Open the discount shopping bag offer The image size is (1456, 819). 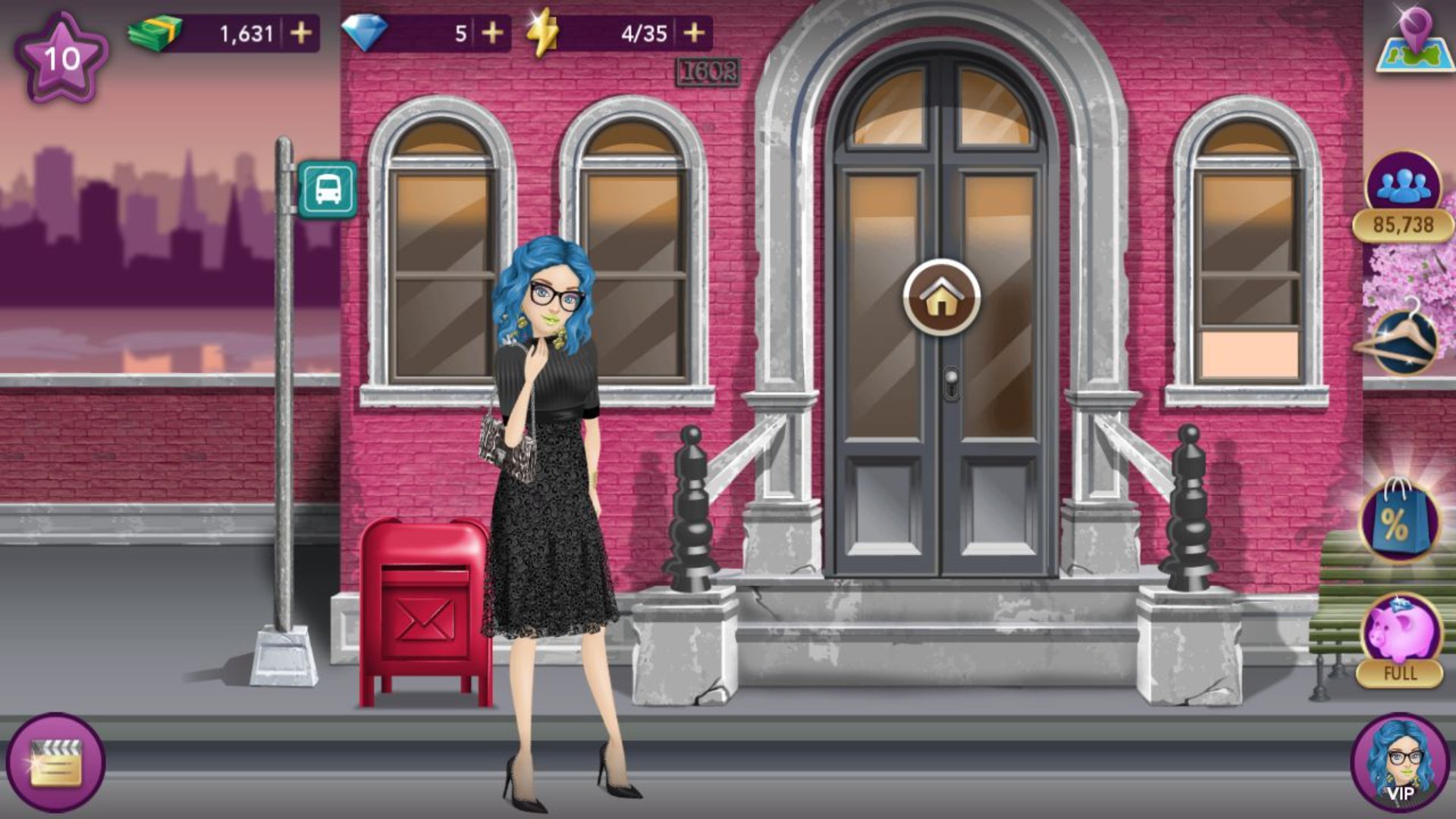[x=1399, y=521]
